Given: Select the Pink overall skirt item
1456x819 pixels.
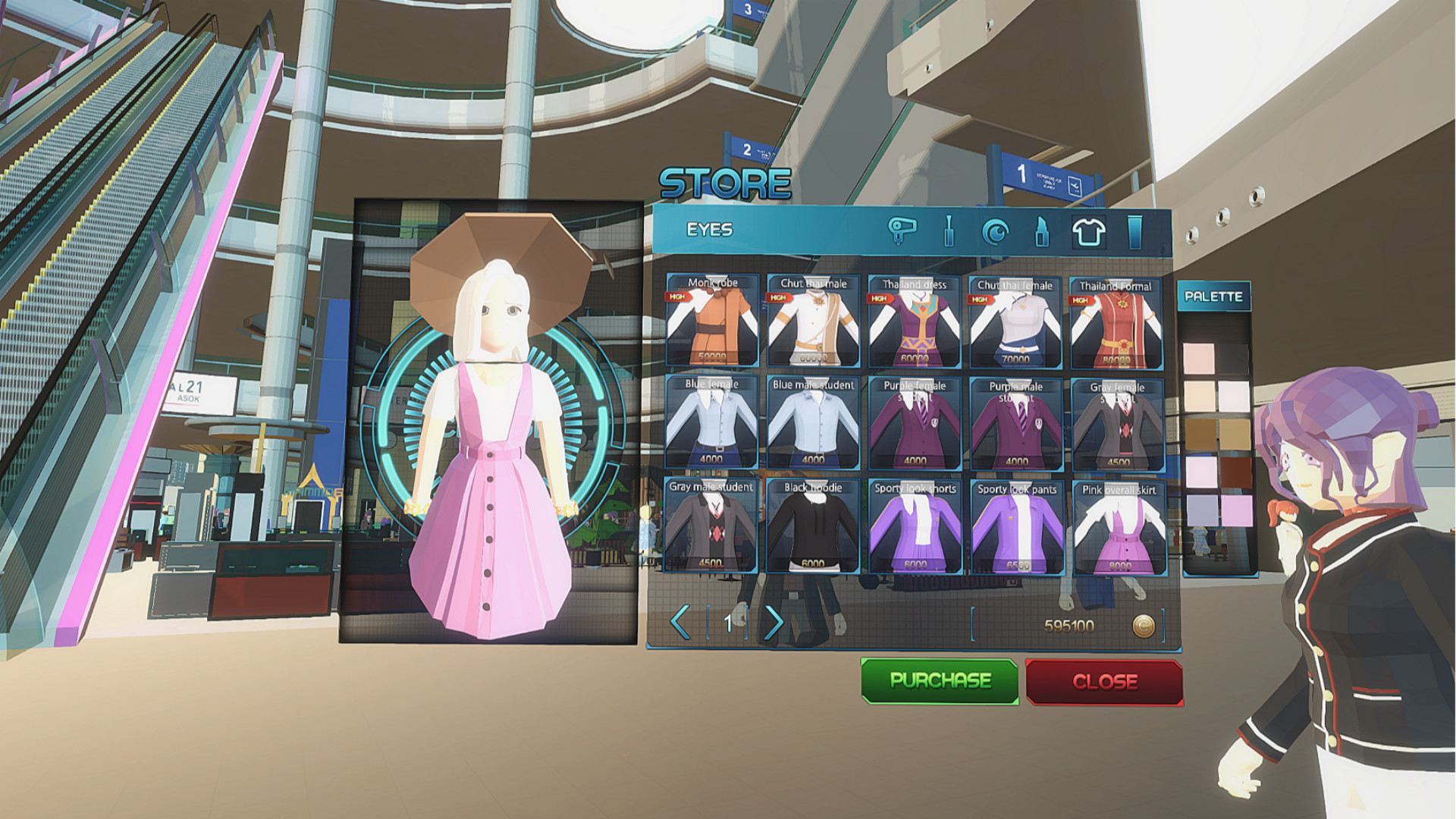Looking at the screenshot, I should point(1120,527).
